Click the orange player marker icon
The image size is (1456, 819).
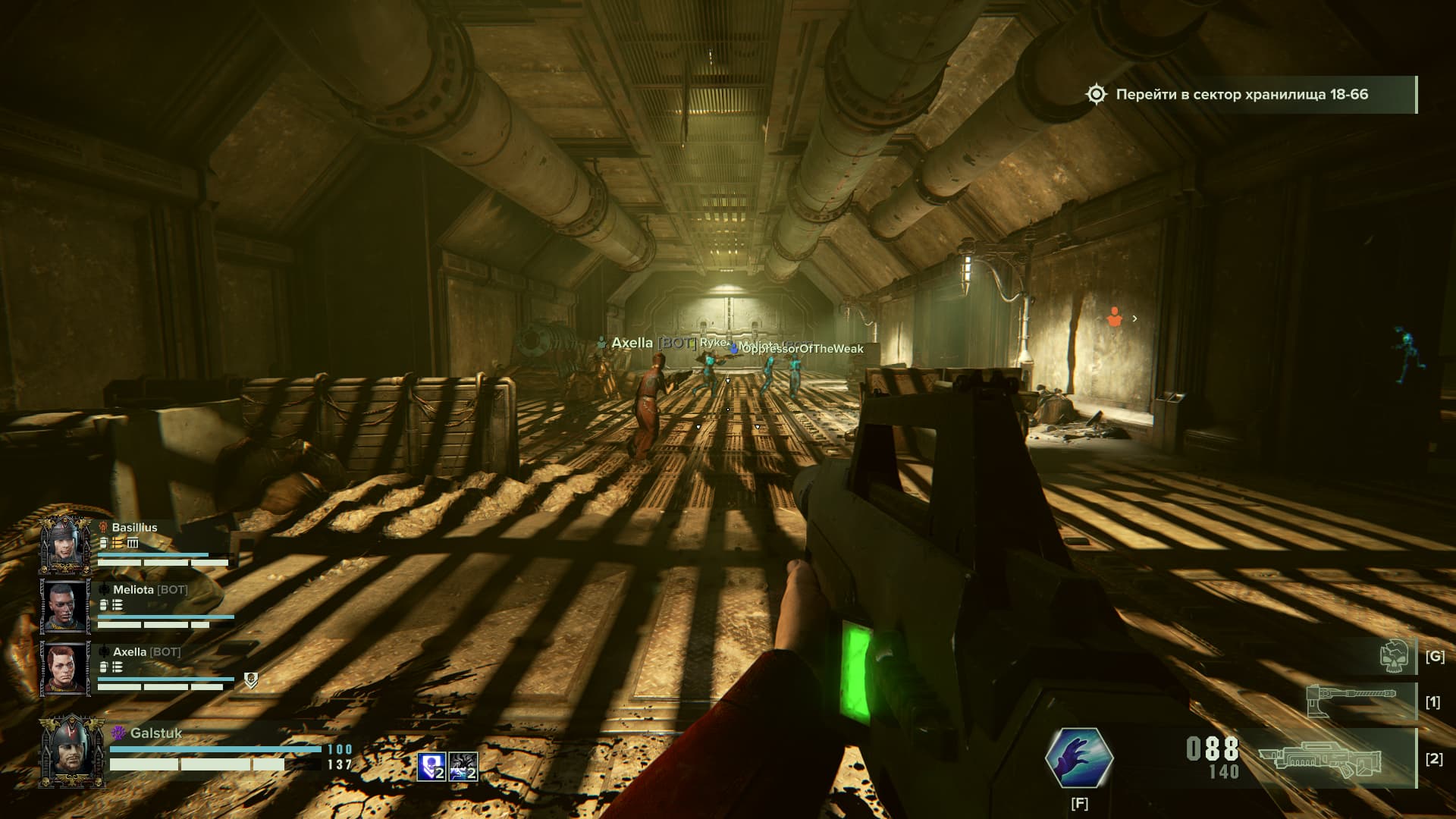point(1114,318)
